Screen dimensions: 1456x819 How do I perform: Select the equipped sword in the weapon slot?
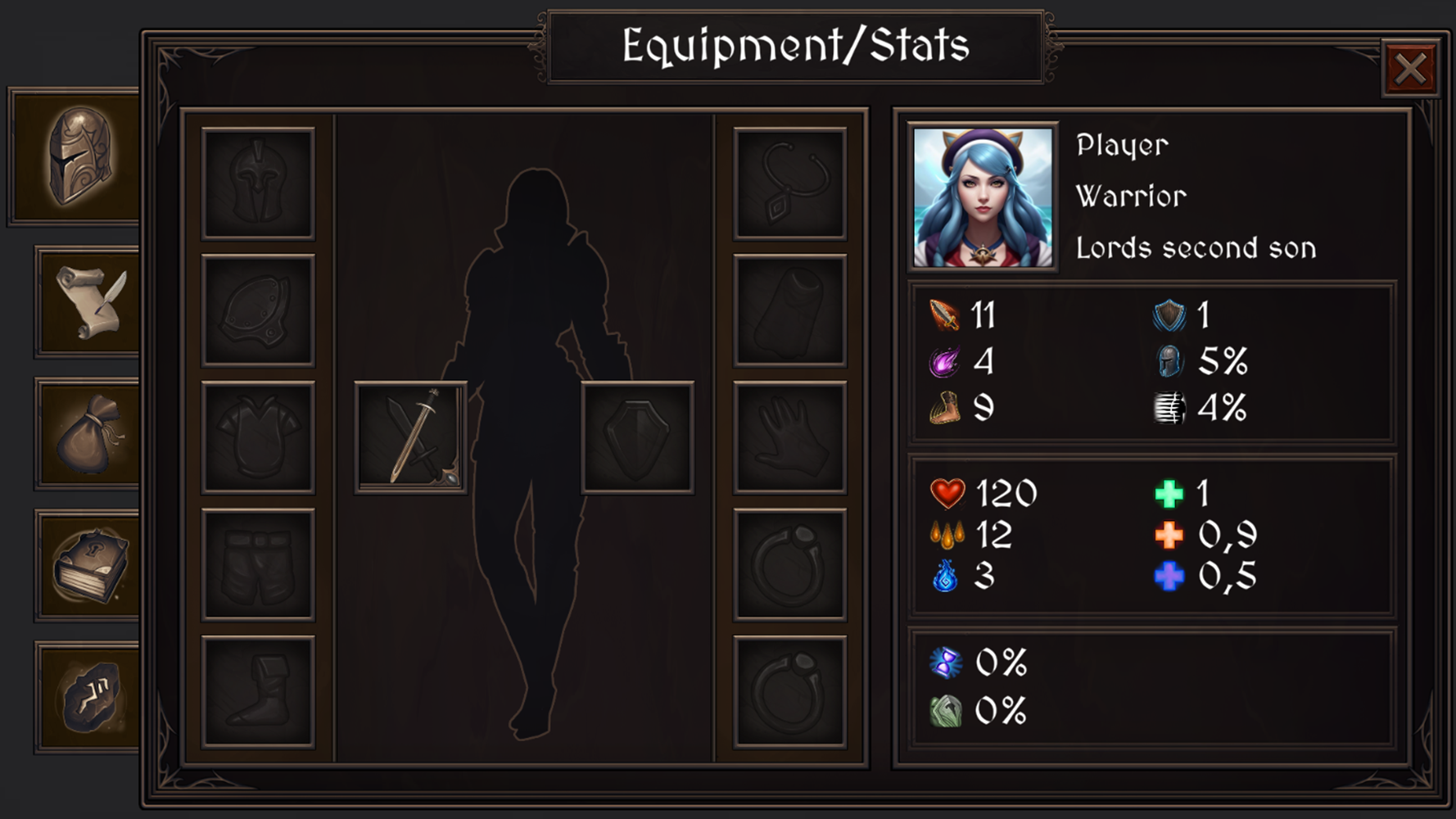pos(408,437)
